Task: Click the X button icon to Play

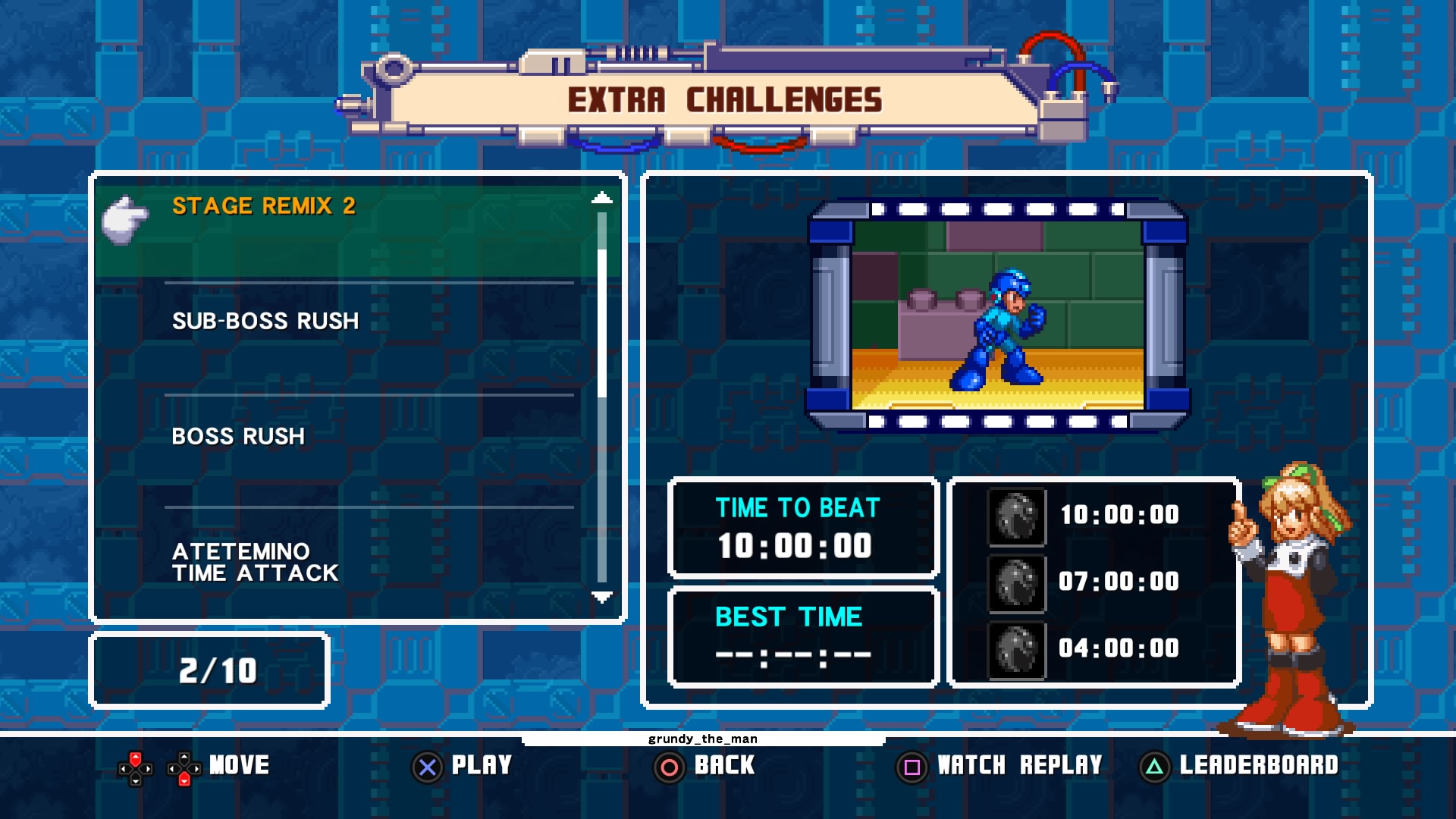Action: [x=427, y=766]
